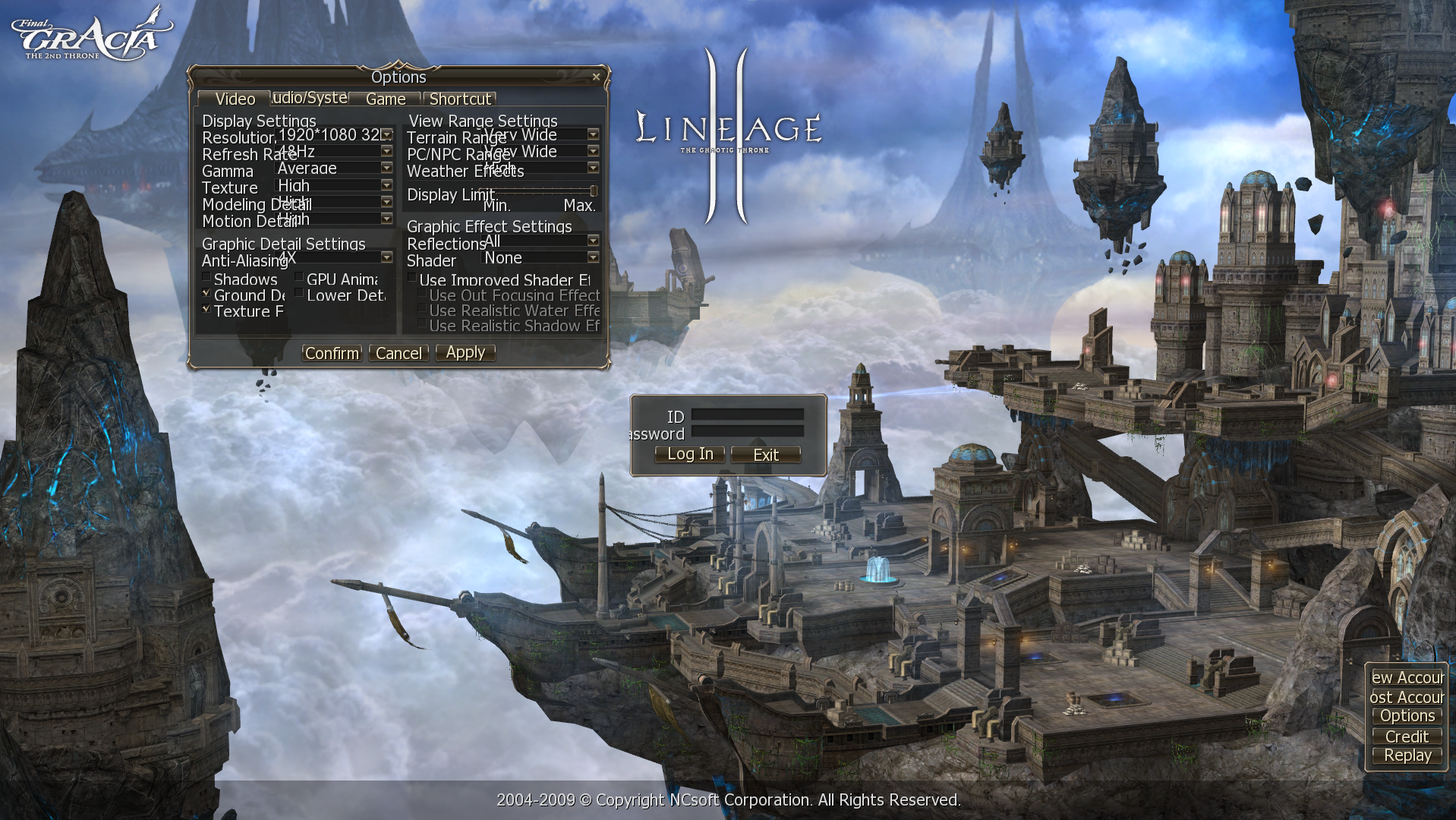This screenshot has height=820, width=1456.
Task: Open the Terrain Range dropdown
Action: point(593,134)
